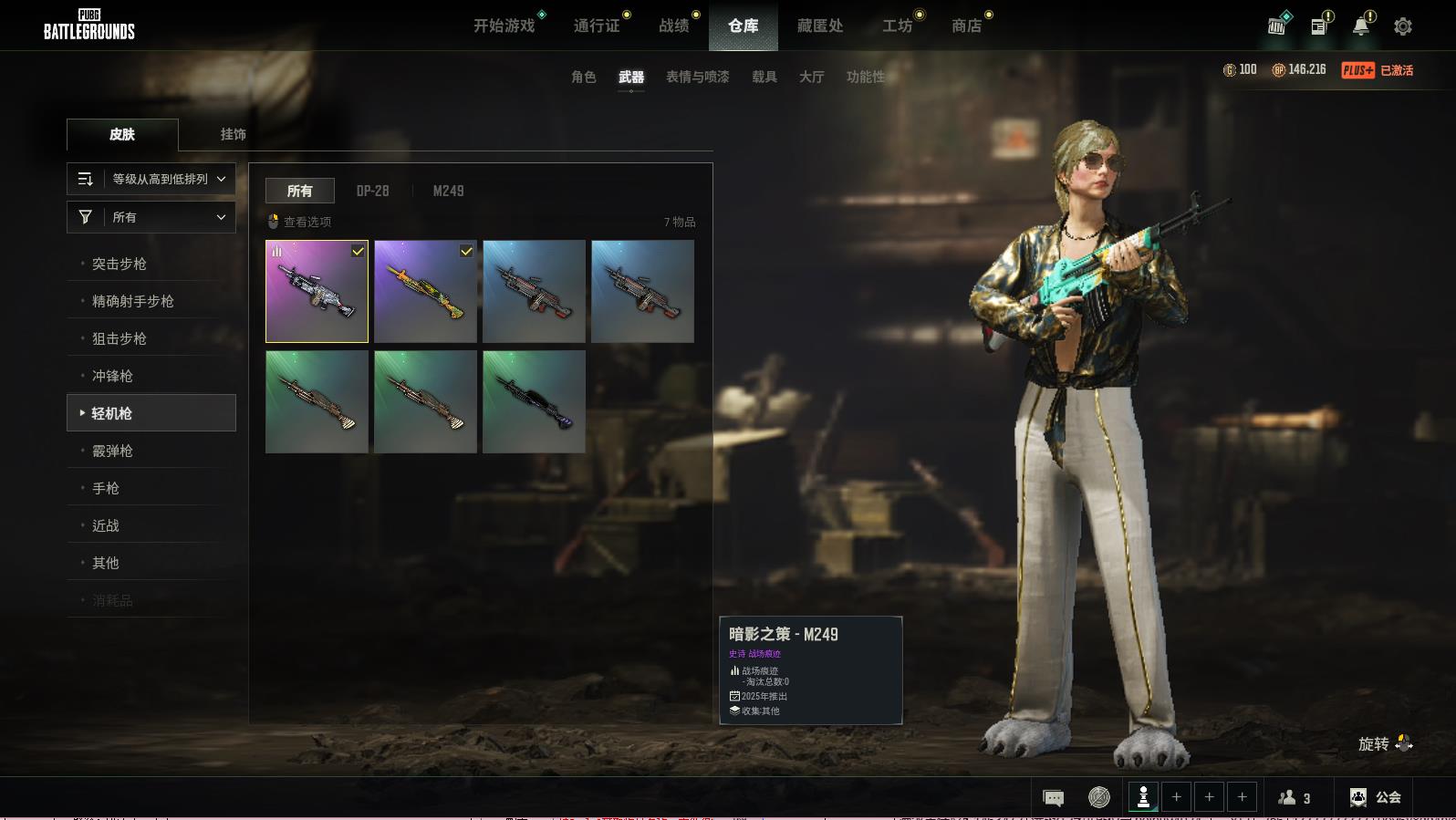Choose the 狙击步枪 weapon category
The width and height of the screenshot is (1456, 820).
[x=120, y=338]
